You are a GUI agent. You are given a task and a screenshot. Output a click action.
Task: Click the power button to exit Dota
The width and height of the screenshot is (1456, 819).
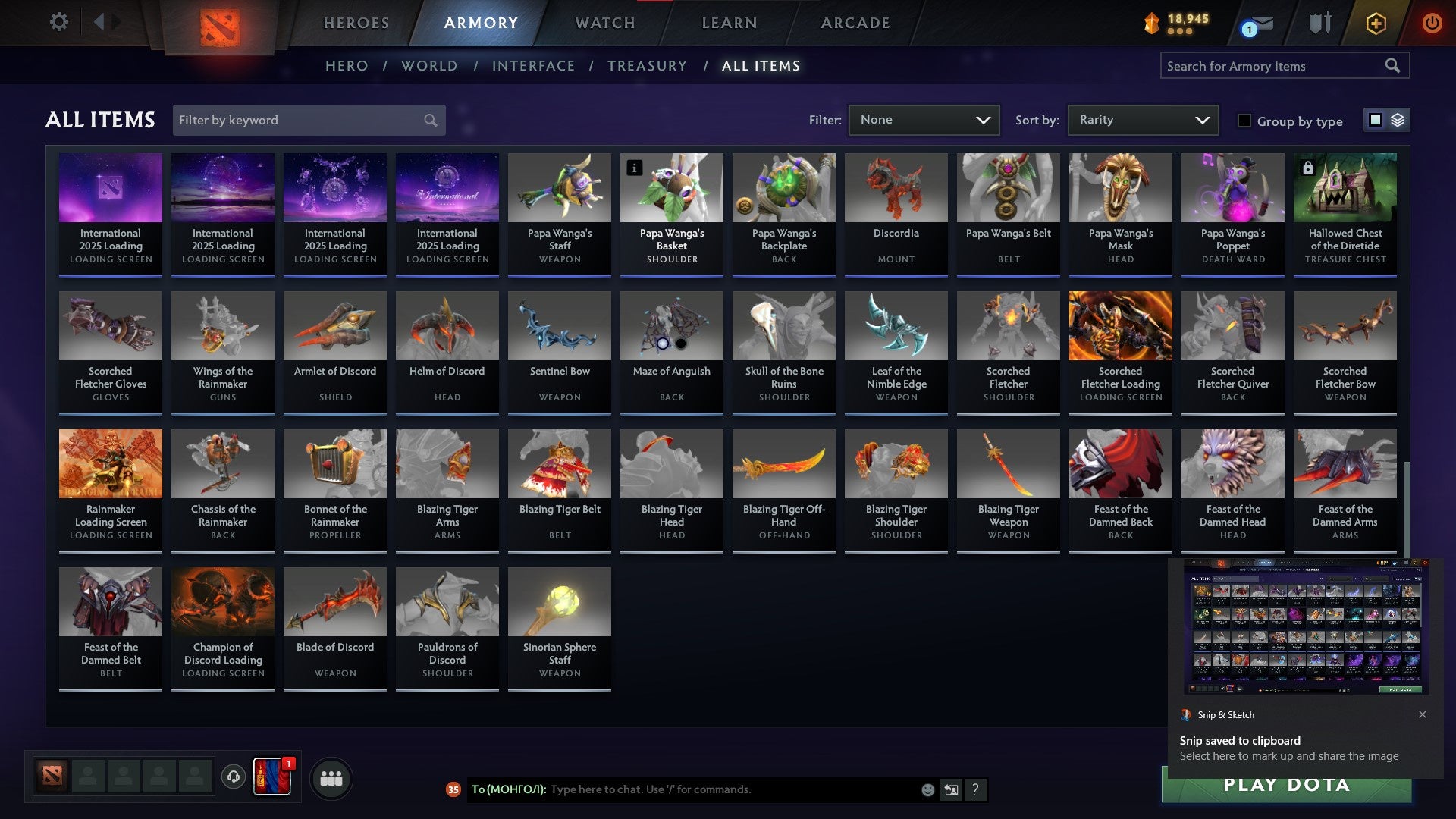tap(1433, 23)
